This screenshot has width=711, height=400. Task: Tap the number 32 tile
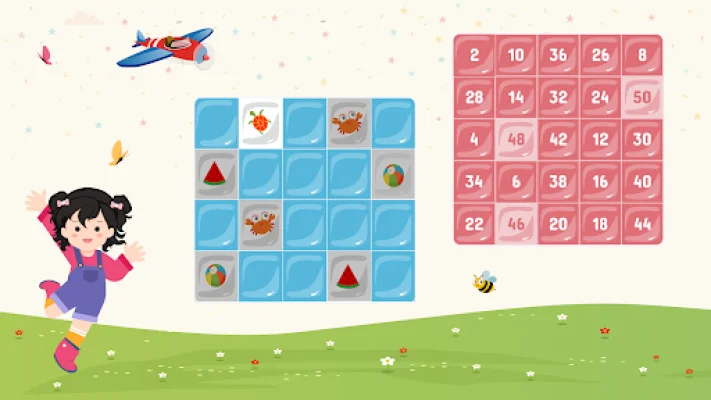click(558, 97)
